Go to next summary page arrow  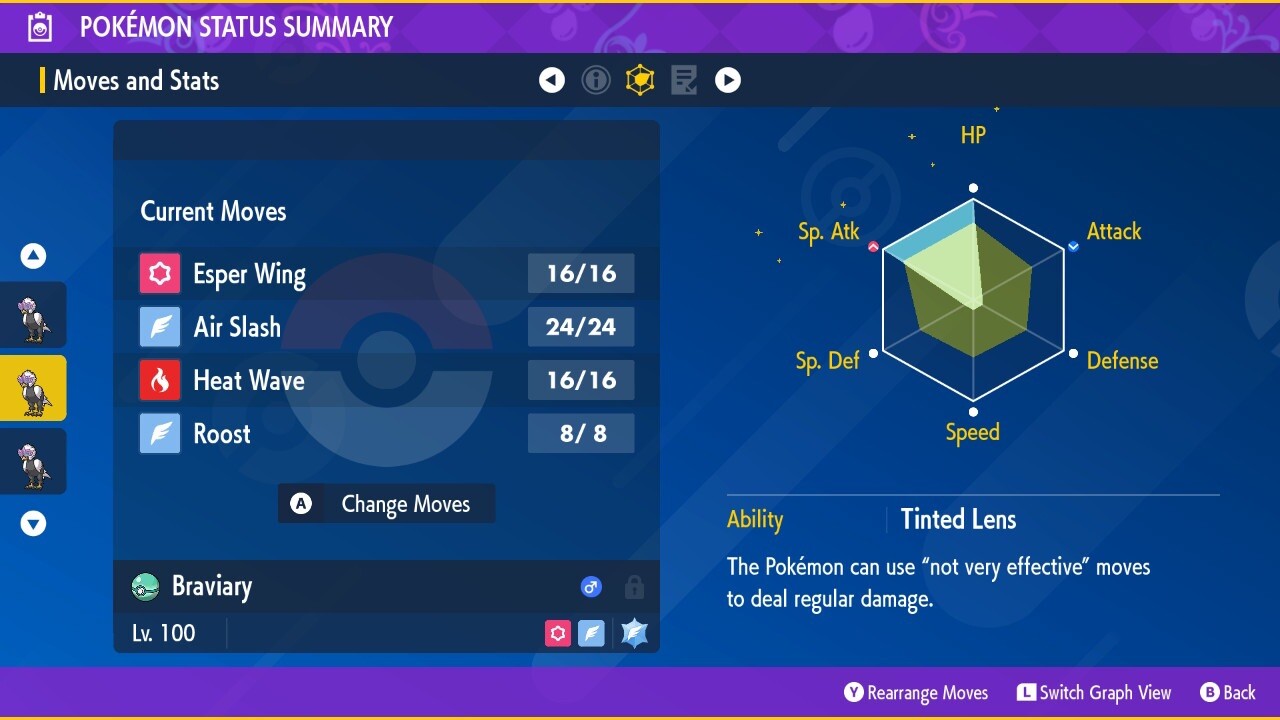[x=728, y=80]
